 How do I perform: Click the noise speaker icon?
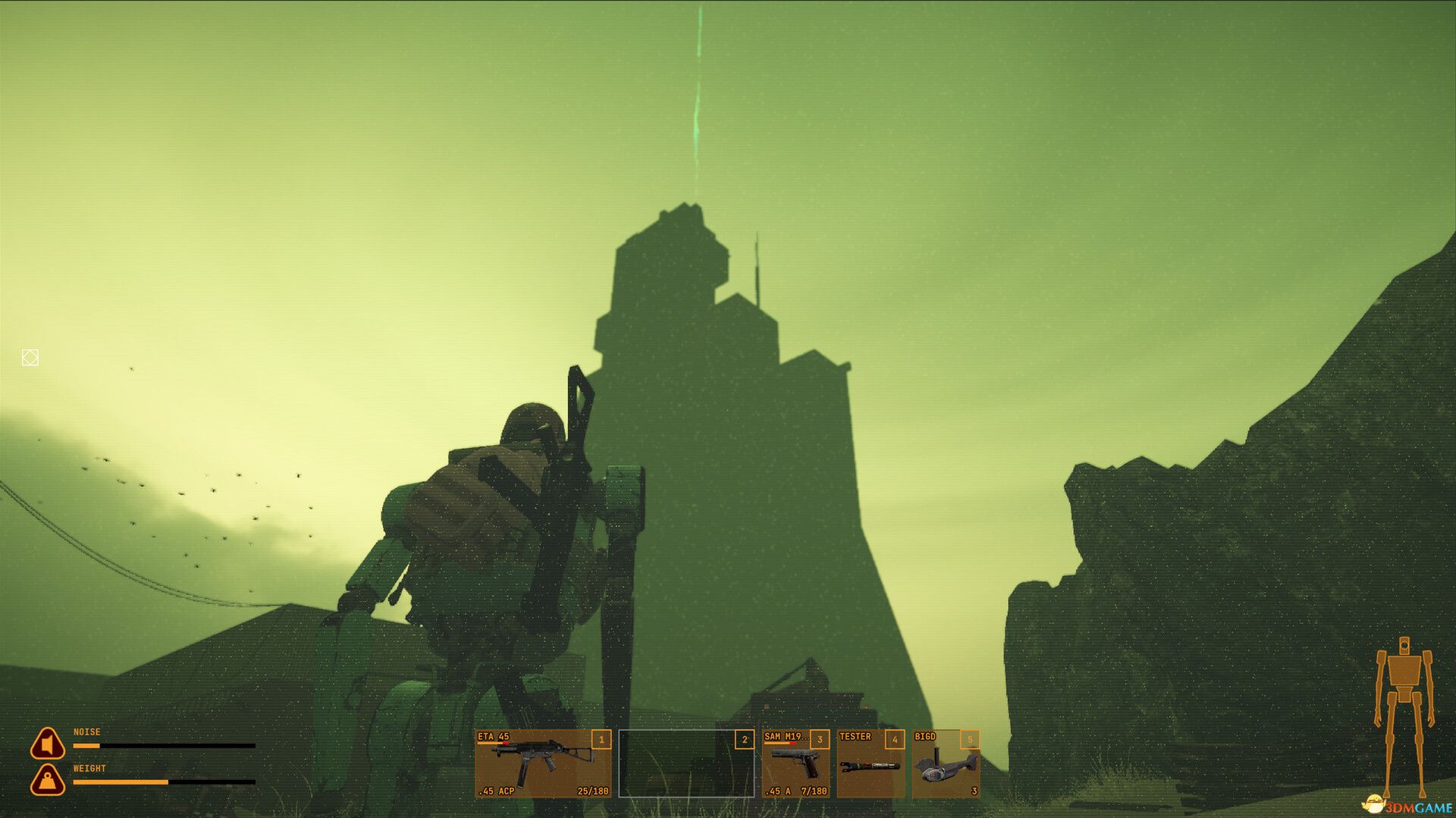tap(47, 744)
